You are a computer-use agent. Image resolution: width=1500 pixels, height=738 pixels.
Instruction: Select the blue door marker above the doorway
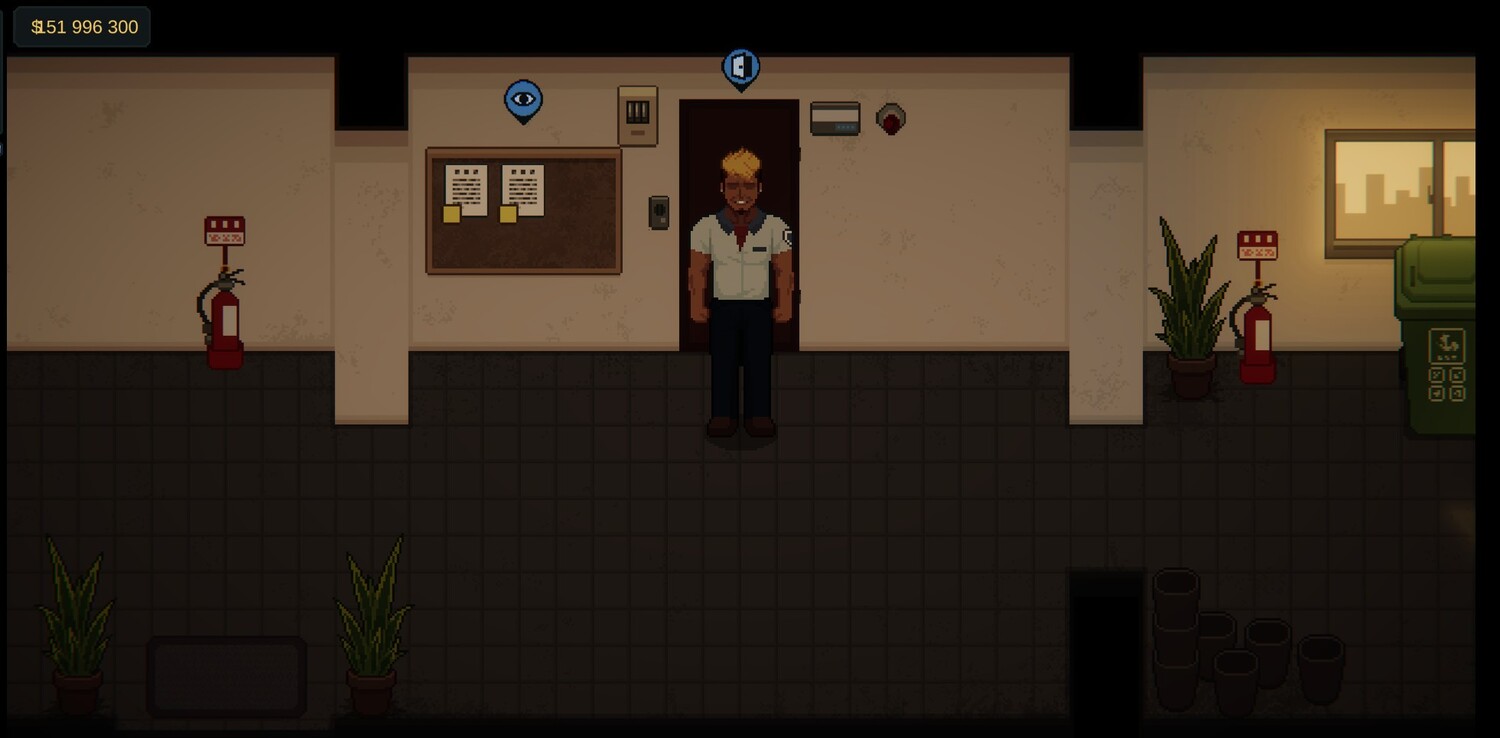click(x=740, y=66)
